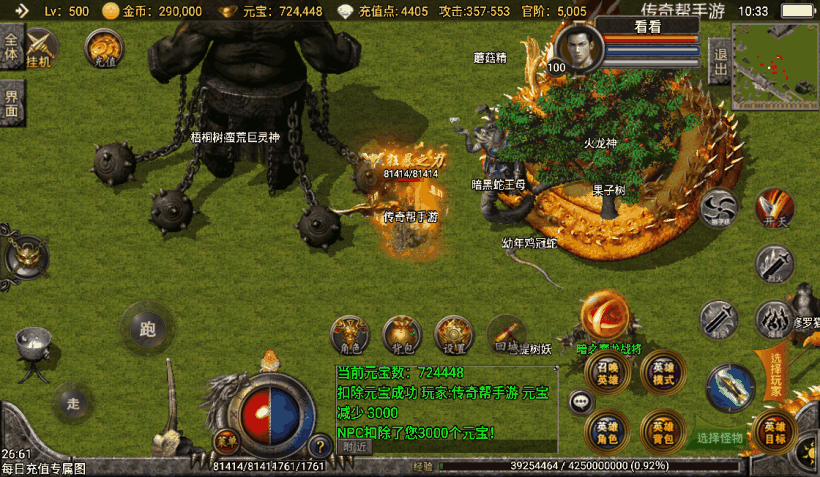Image resolution: width=820 pixels, height=477 pixels.
Task: Open the 充值 recharge shop
Action: pos(104,48)
